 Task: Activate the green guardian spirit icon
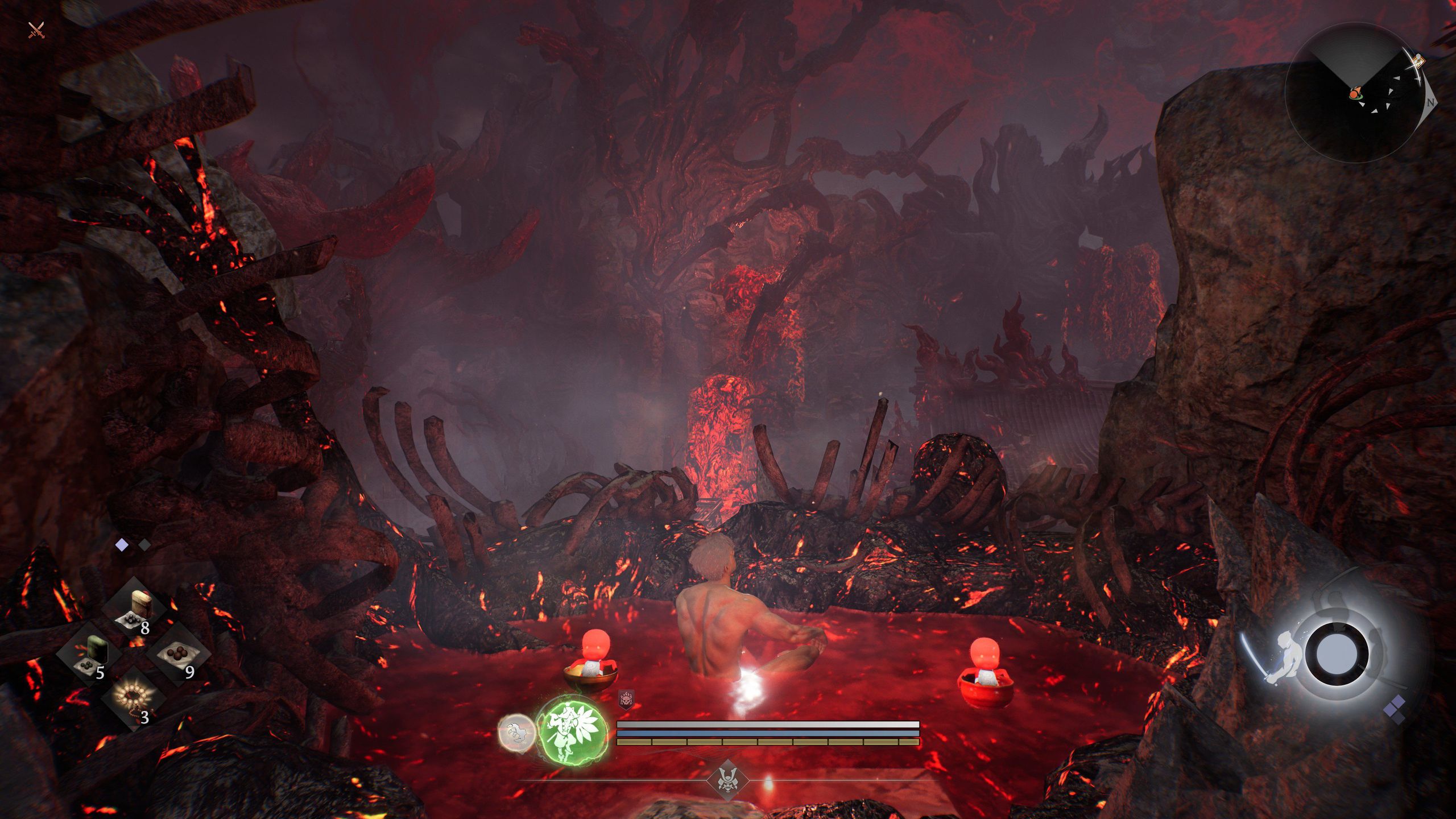click(572, 730)
